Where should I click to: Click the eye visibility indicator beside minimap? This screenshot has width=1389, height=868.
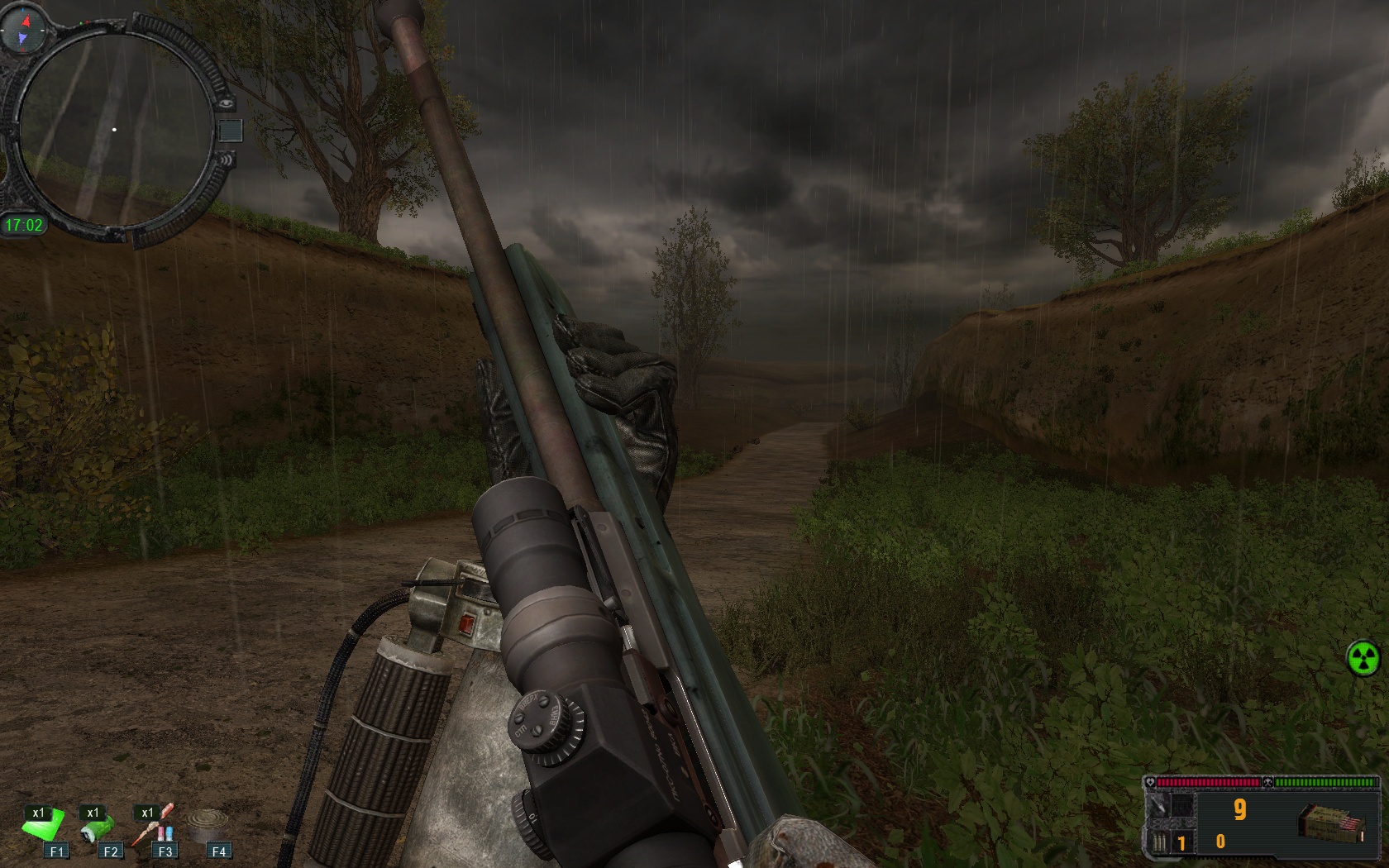tap(226, 104)
